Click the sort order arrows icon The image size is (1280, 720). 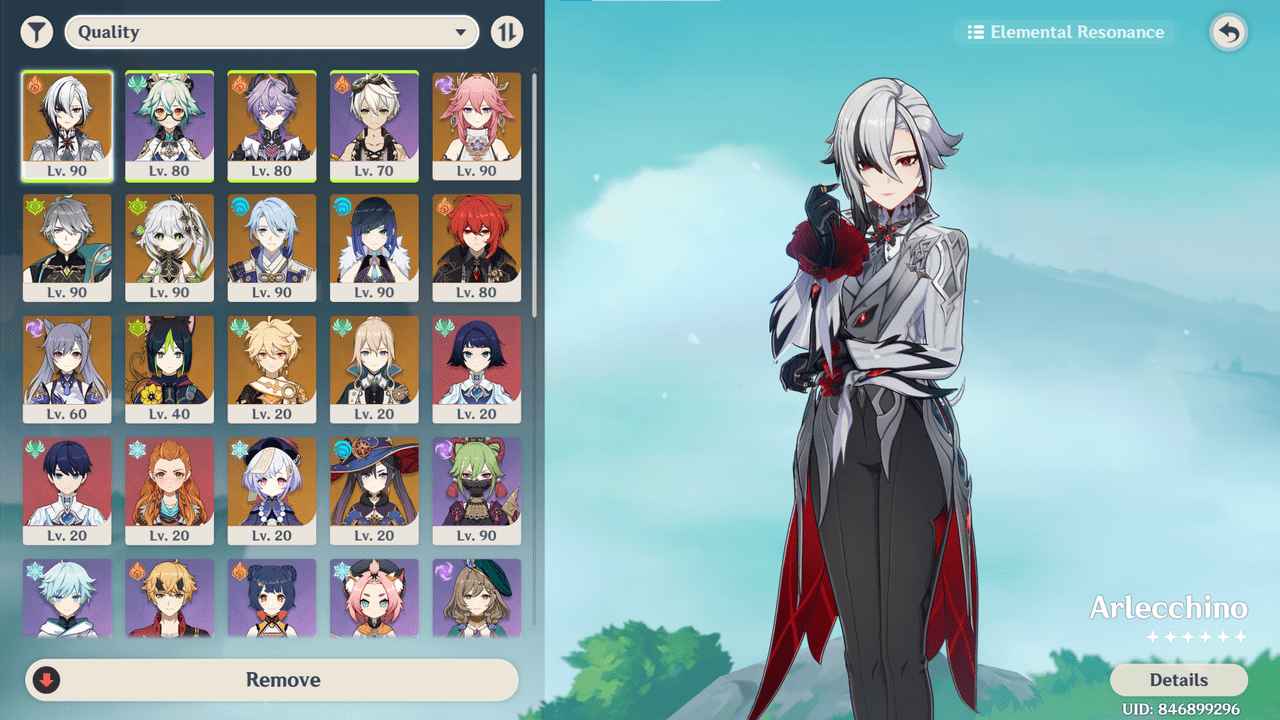(507, 31)
